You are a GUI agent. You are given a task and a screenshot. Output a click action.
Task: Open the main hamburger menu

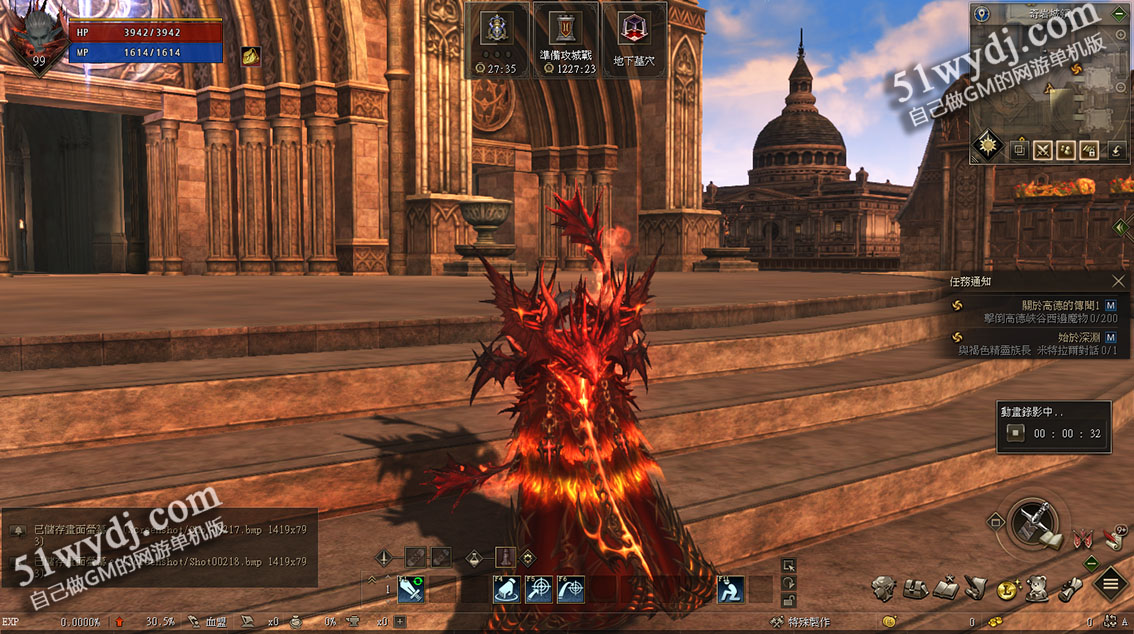point(1110,583)
